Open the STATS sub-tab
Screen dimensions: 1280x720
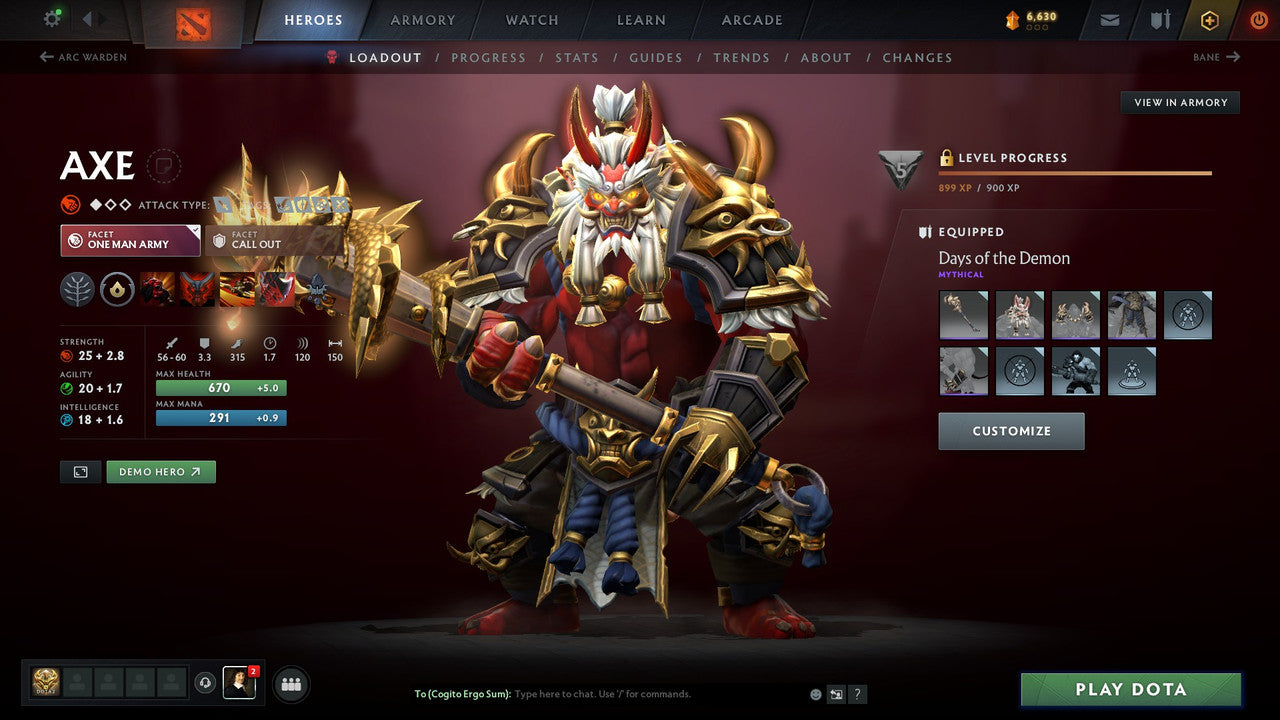tap(577, 57)
